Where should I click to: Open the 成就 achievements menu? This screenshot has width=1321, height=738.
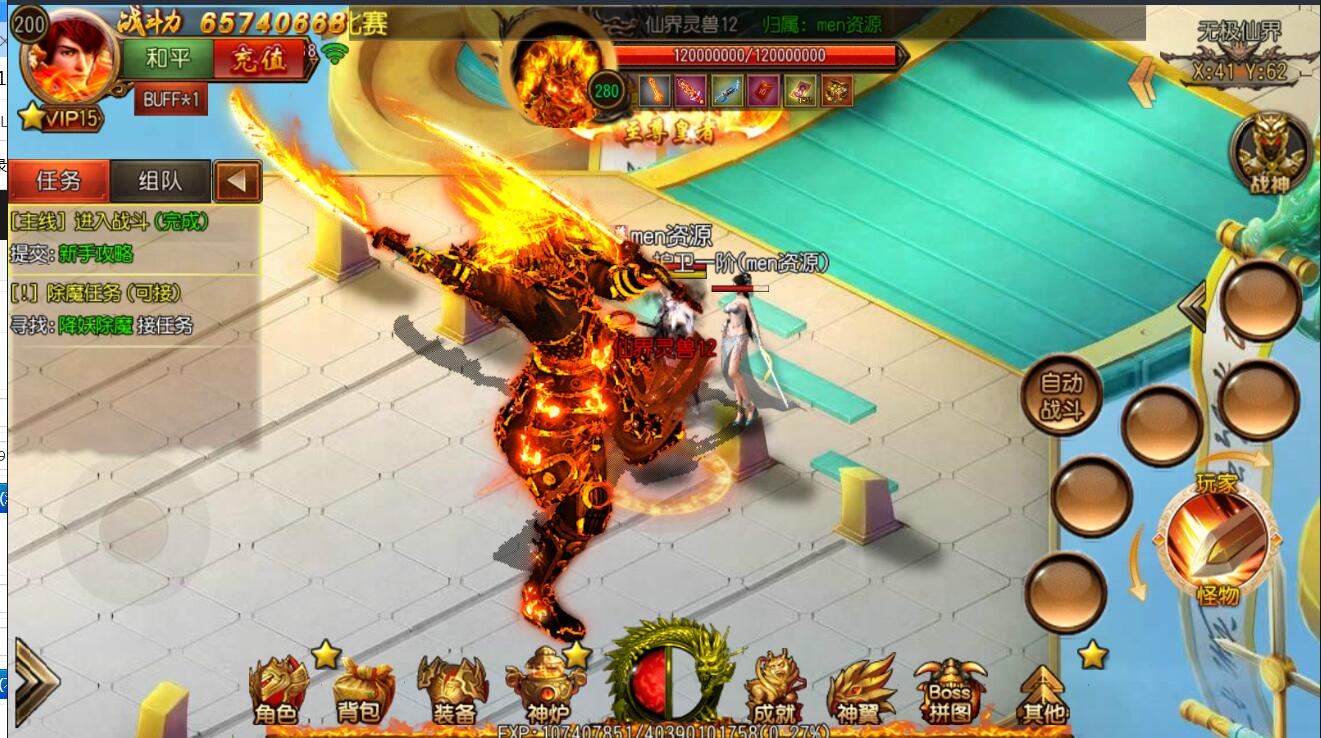pyautogui.click(x=774, y=690)
